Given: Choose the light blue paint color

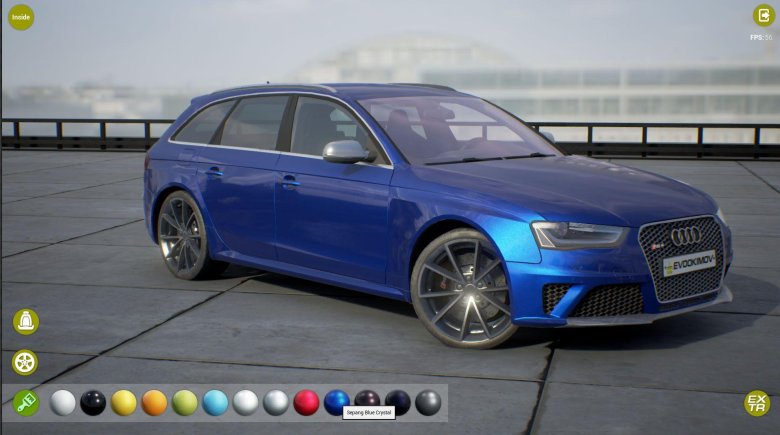Looking at the screenshot, I should pos(215,402).
